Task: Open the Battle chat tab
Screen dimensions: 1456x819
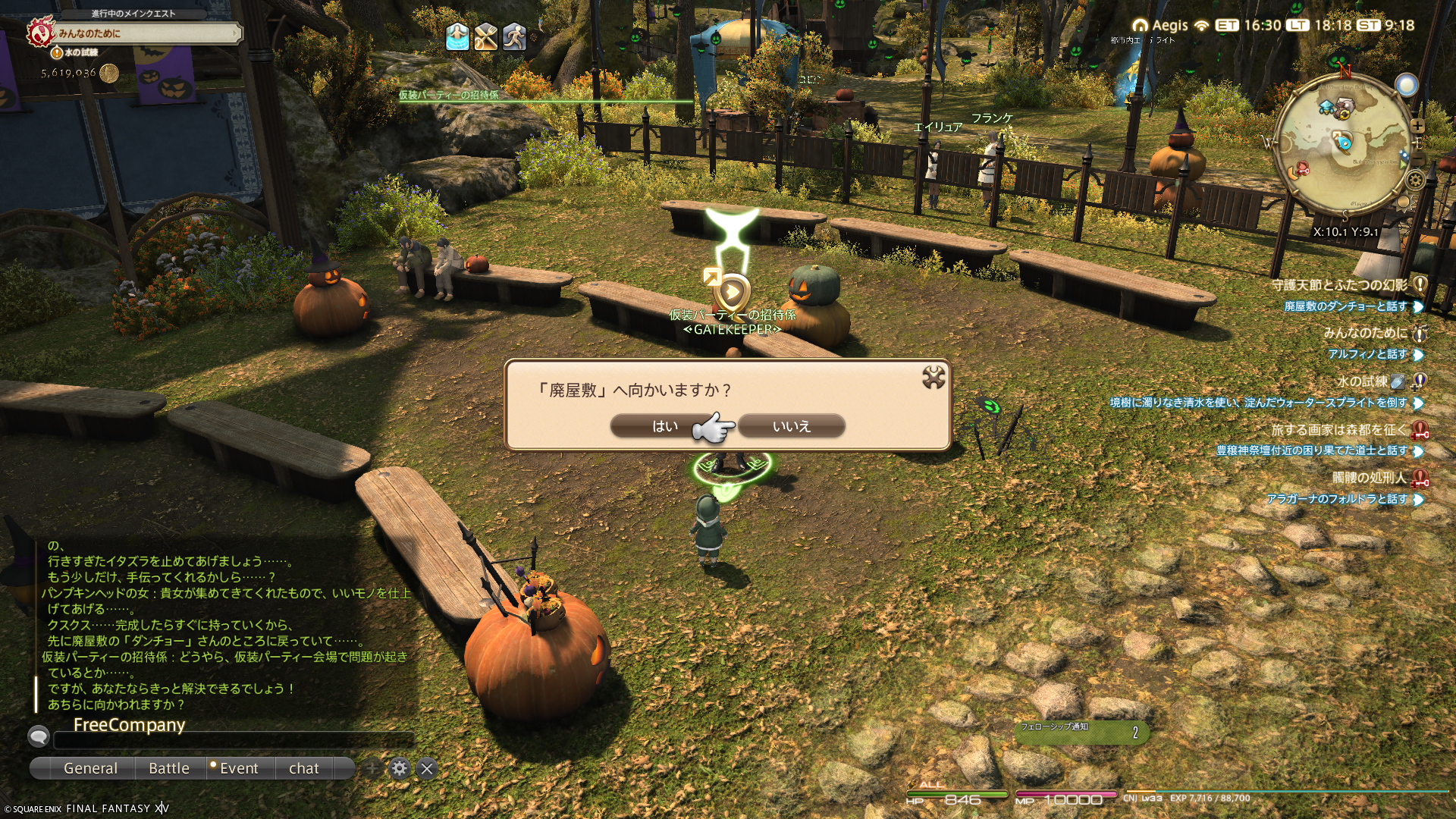Action: [x=169, y=768]
